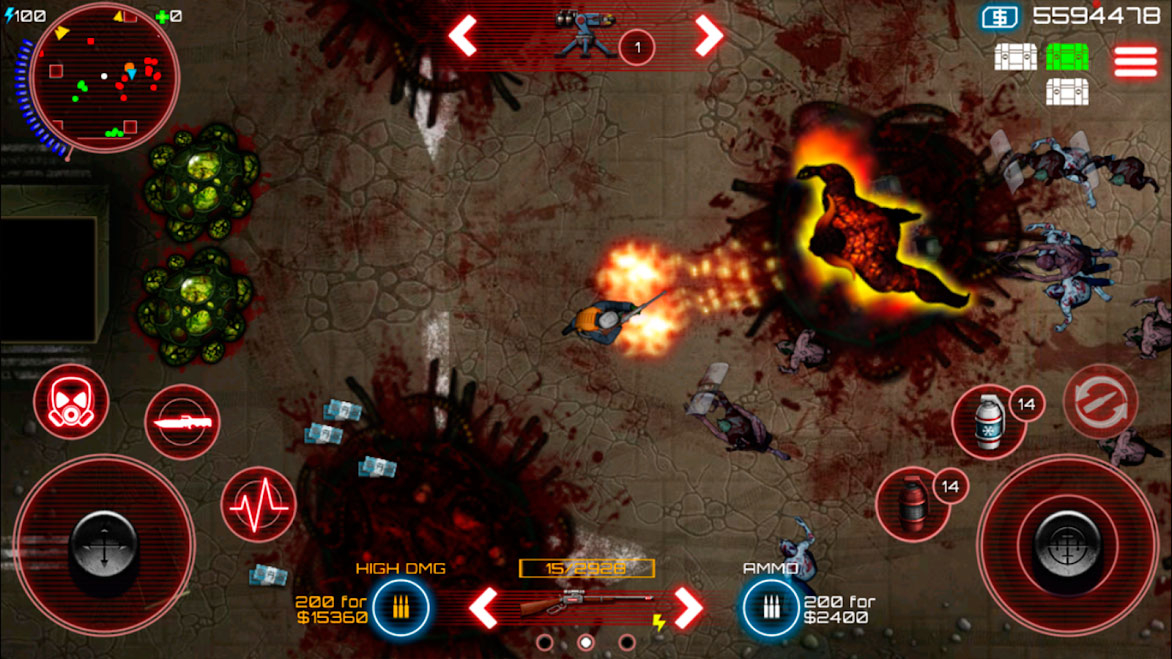Switch to the next turret type
Screen dimensions: 1172x659
[x=708, y=36]
